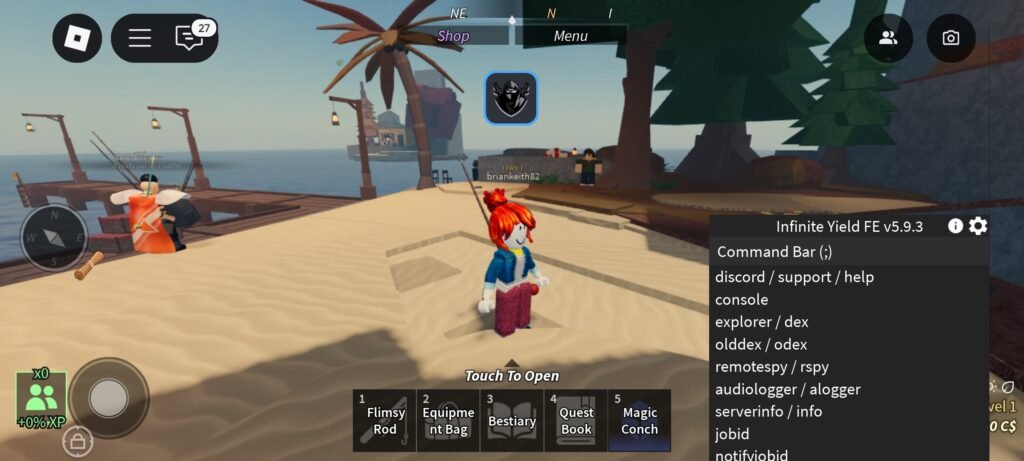
Task: Choose the console command
Action: pos(742,299)
